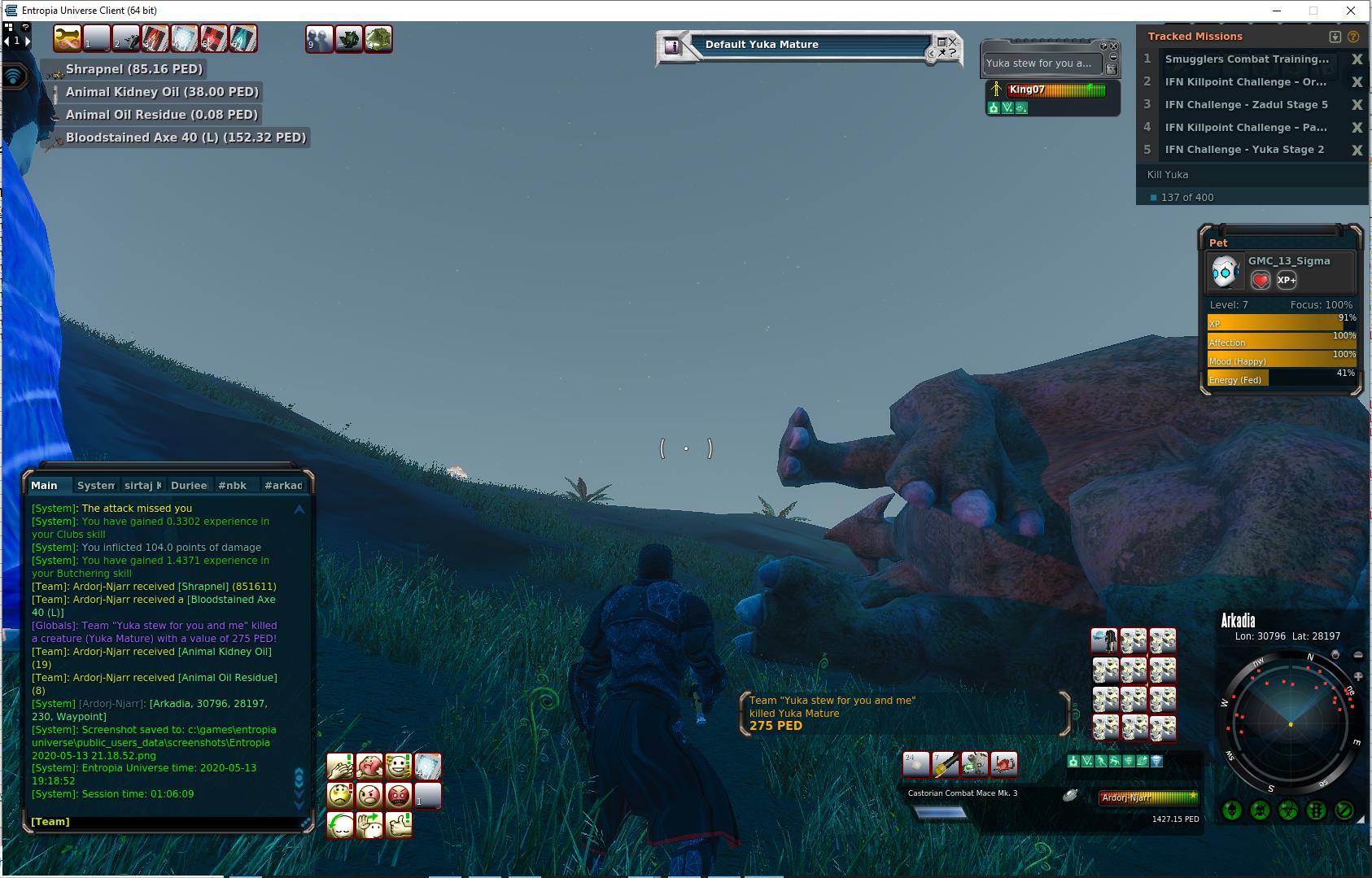
Task: Use the clapping hands emote
Action: pos(339,767)
